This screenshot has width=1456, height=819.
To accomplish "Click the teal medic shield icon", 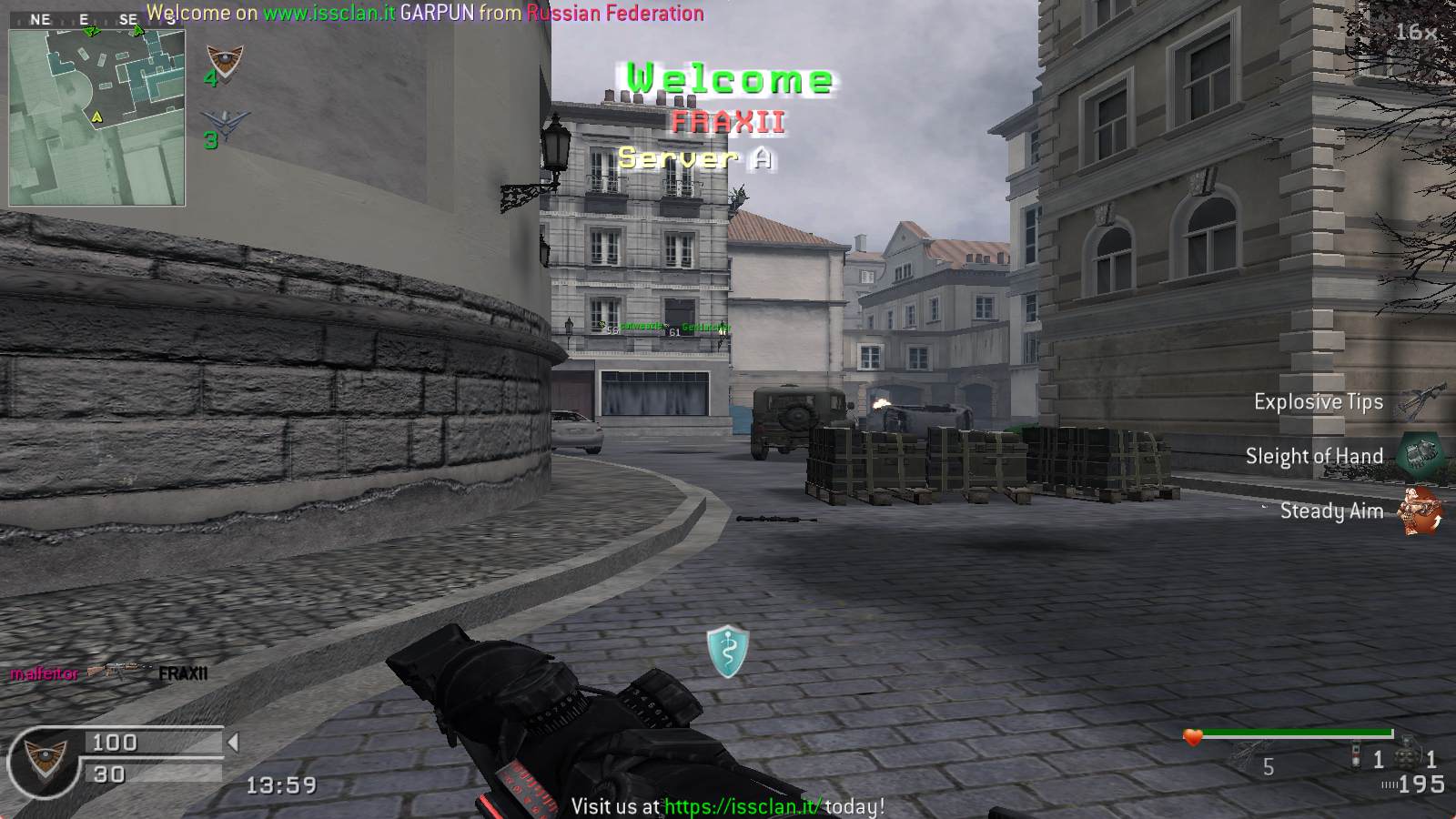I will pos(728,651).
